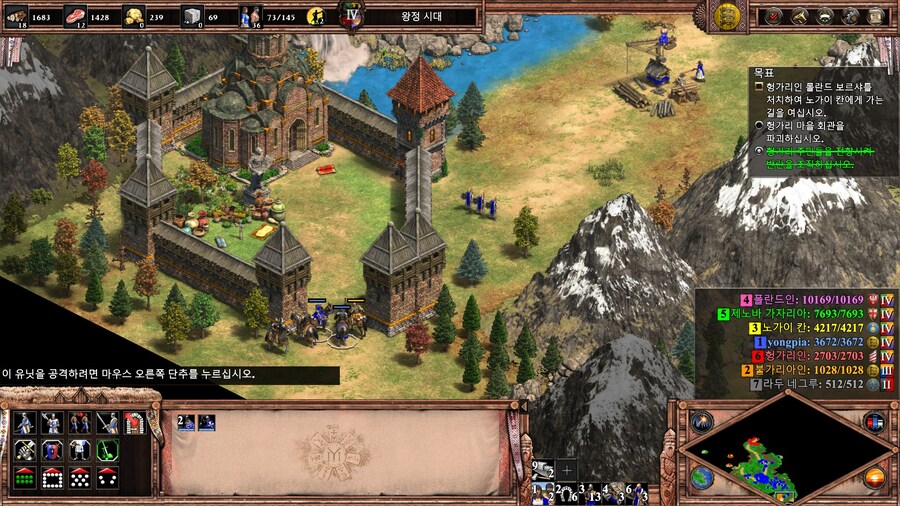Click the gold civilization emblem

tap(728, 14)
